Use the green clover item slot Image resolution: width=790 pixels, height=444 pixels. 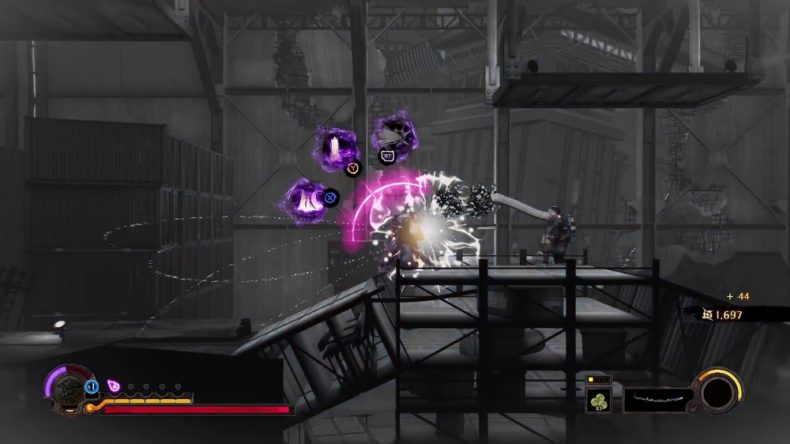pos(599,400)
